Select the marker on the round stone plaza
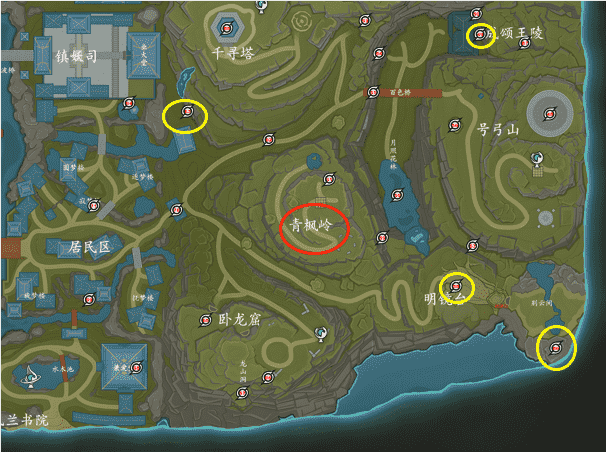The width and height of the screenshot is (606, 453). click(x=547, y=115)
